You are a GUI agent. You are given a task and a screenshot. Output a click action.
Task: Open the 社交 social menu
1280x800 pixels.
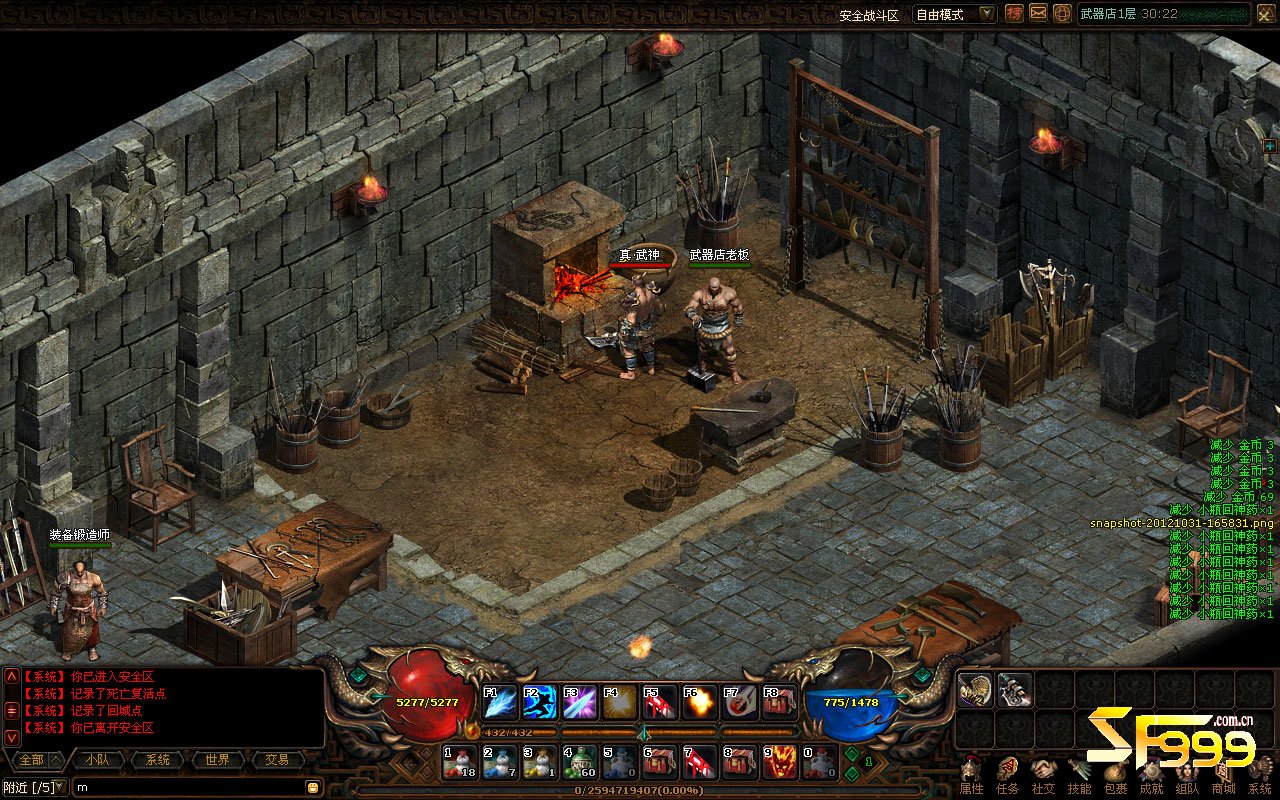tap(1043, 776)
